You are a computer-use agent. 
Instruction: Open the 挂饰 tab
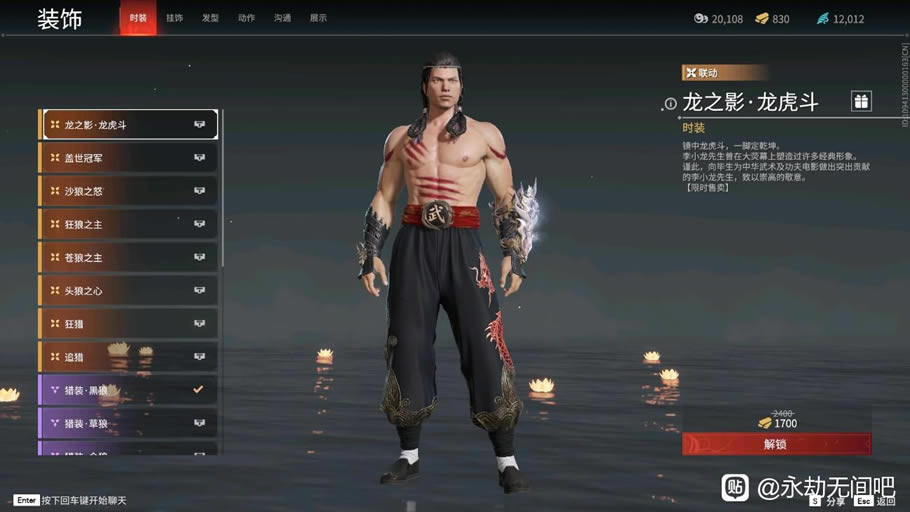pos(175,18)
